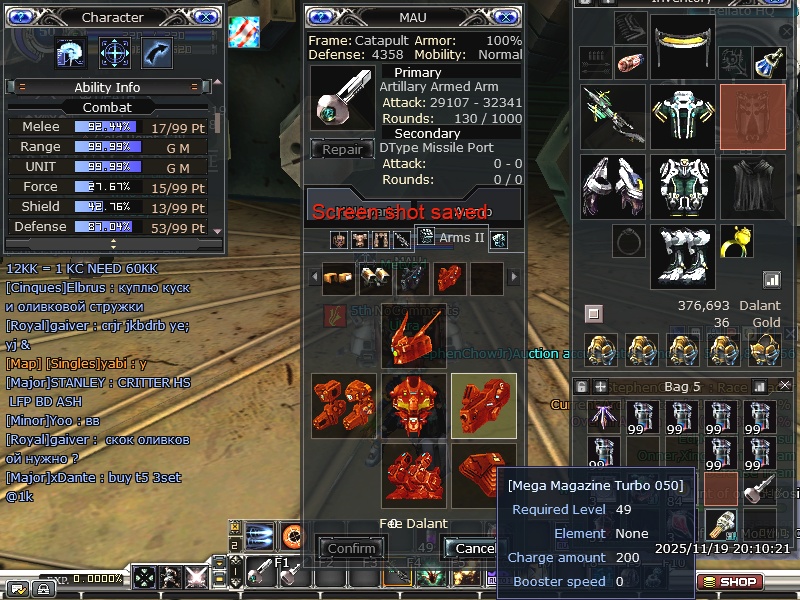Open the crosshair target tab in Character window
The height and width of the screenshot is (600, 800).
pos(114,52)
